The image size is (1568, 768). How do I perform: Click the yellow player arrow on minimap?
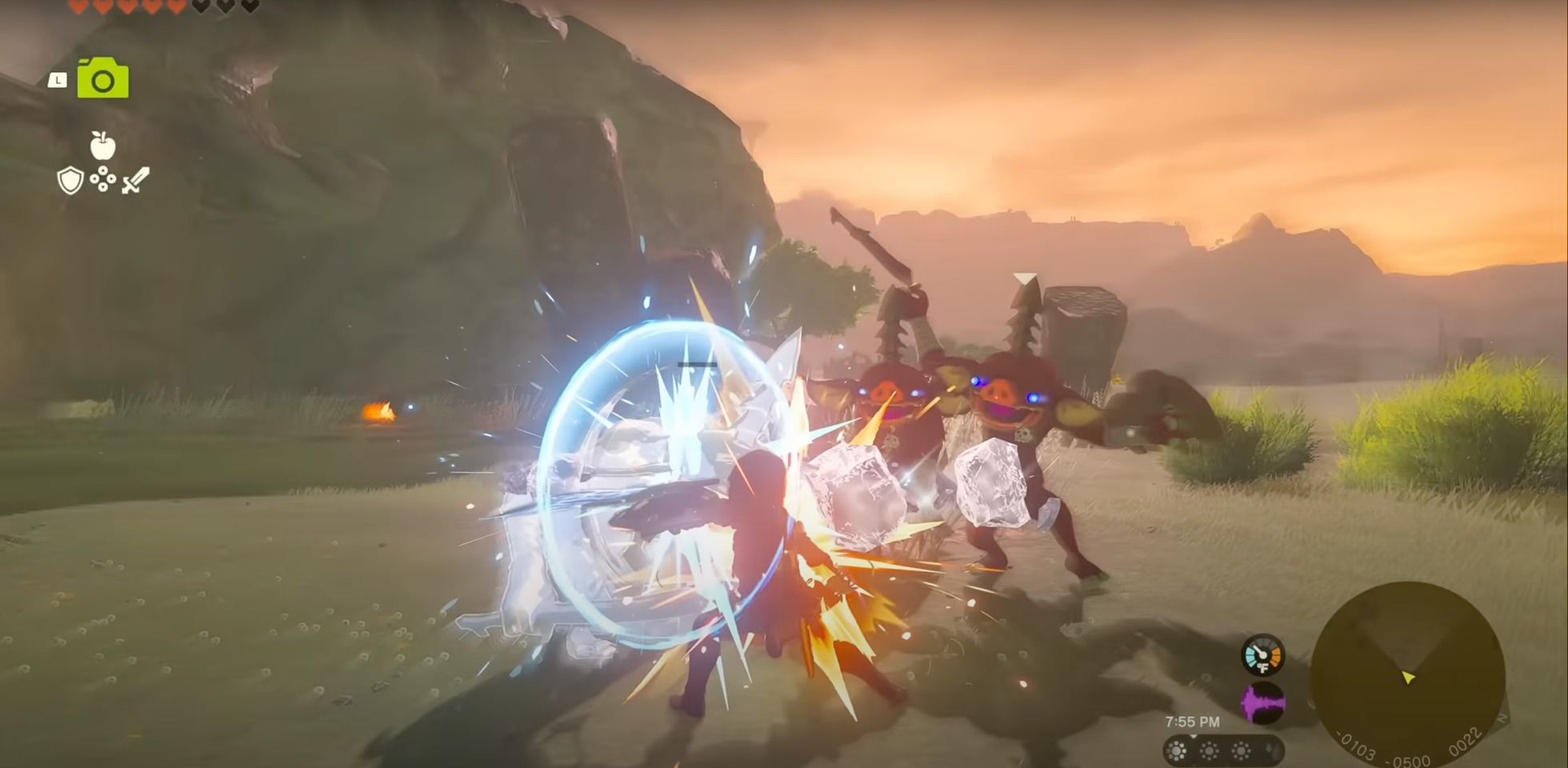1408,678
